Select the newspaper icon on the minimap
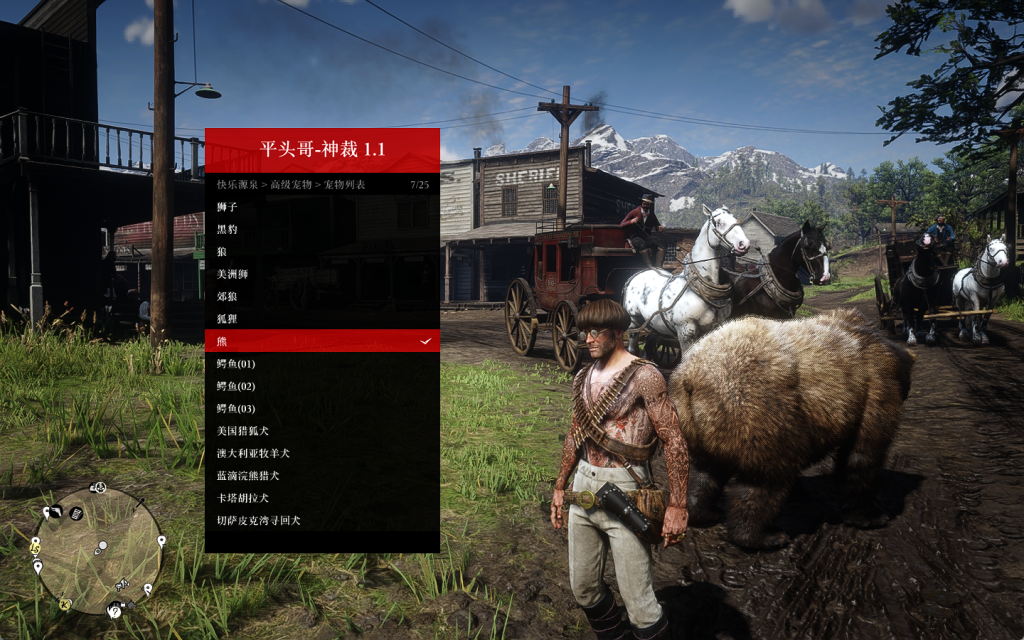The width and height of the screenshot is (1024, 640). click(x=76, y=514)
